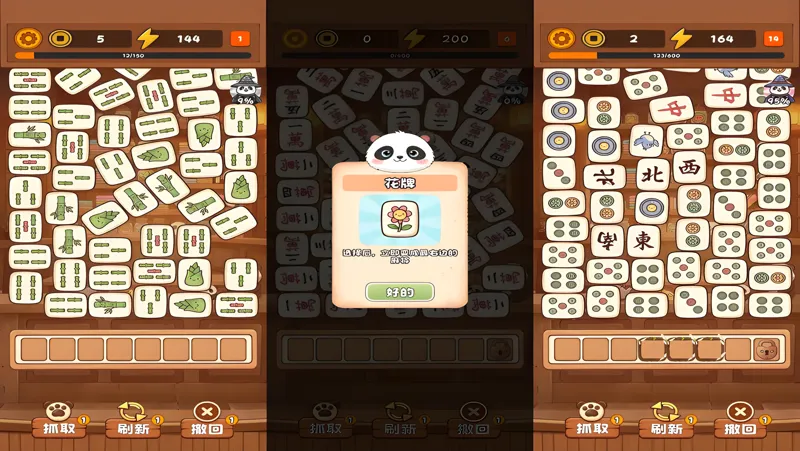Pick the 西 (west) mahjong tile
The width and height of the screenshot is (800, 451).
690,167
